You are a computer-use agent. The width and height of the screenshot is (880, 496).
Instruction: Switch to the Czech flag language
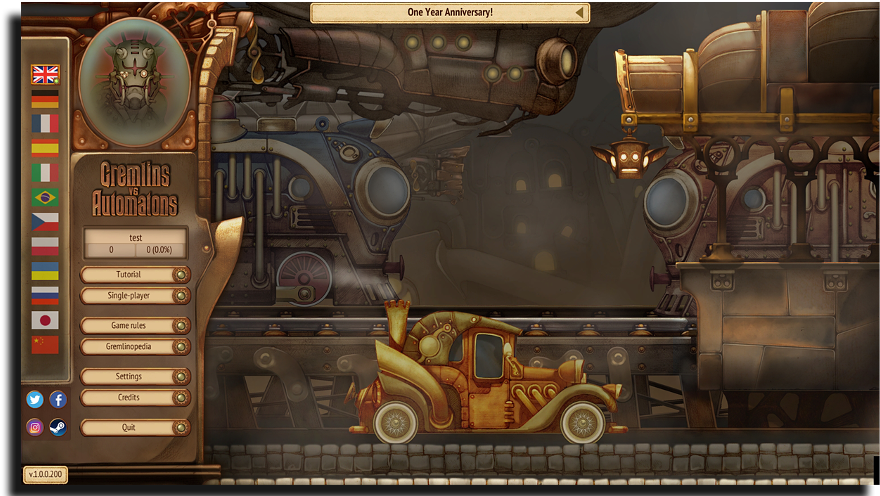tap(45, 222)
